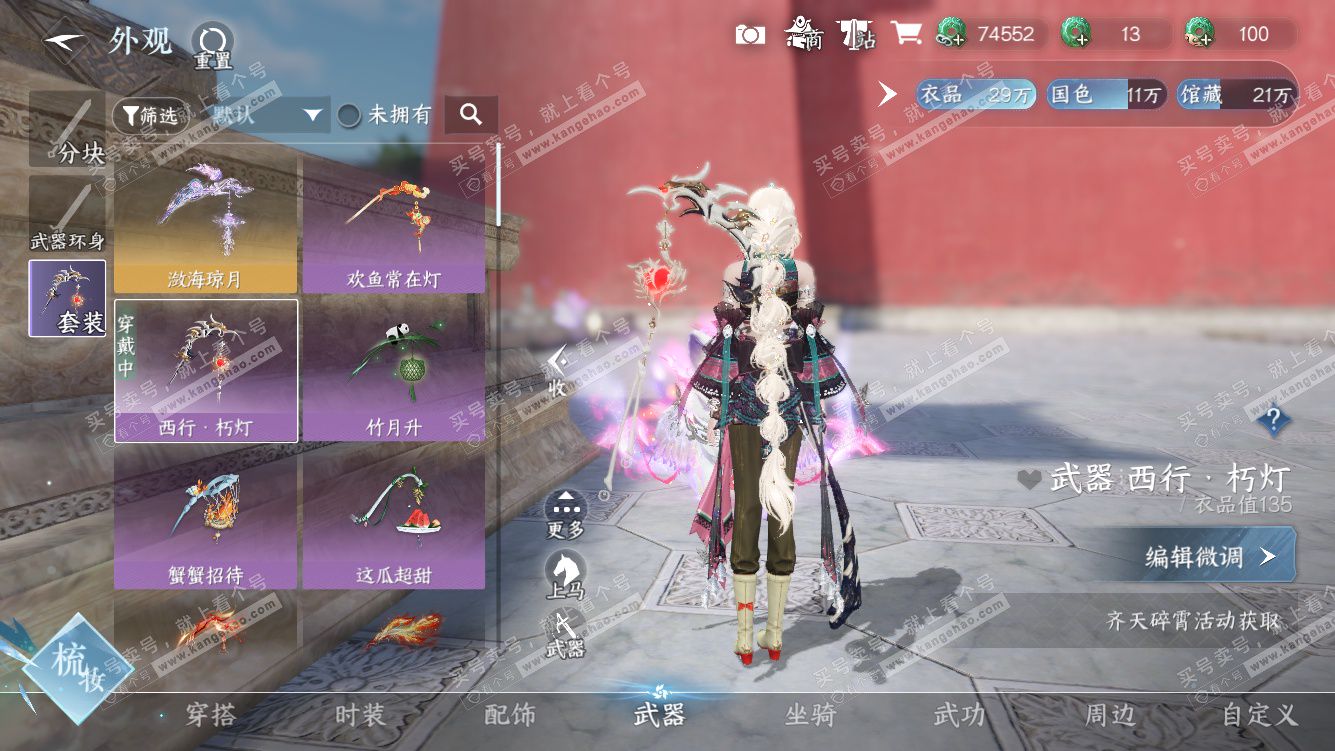Reset appearance with the 重置 button
The height and width of the screenshot is (751, 1335).
(211, 45)
